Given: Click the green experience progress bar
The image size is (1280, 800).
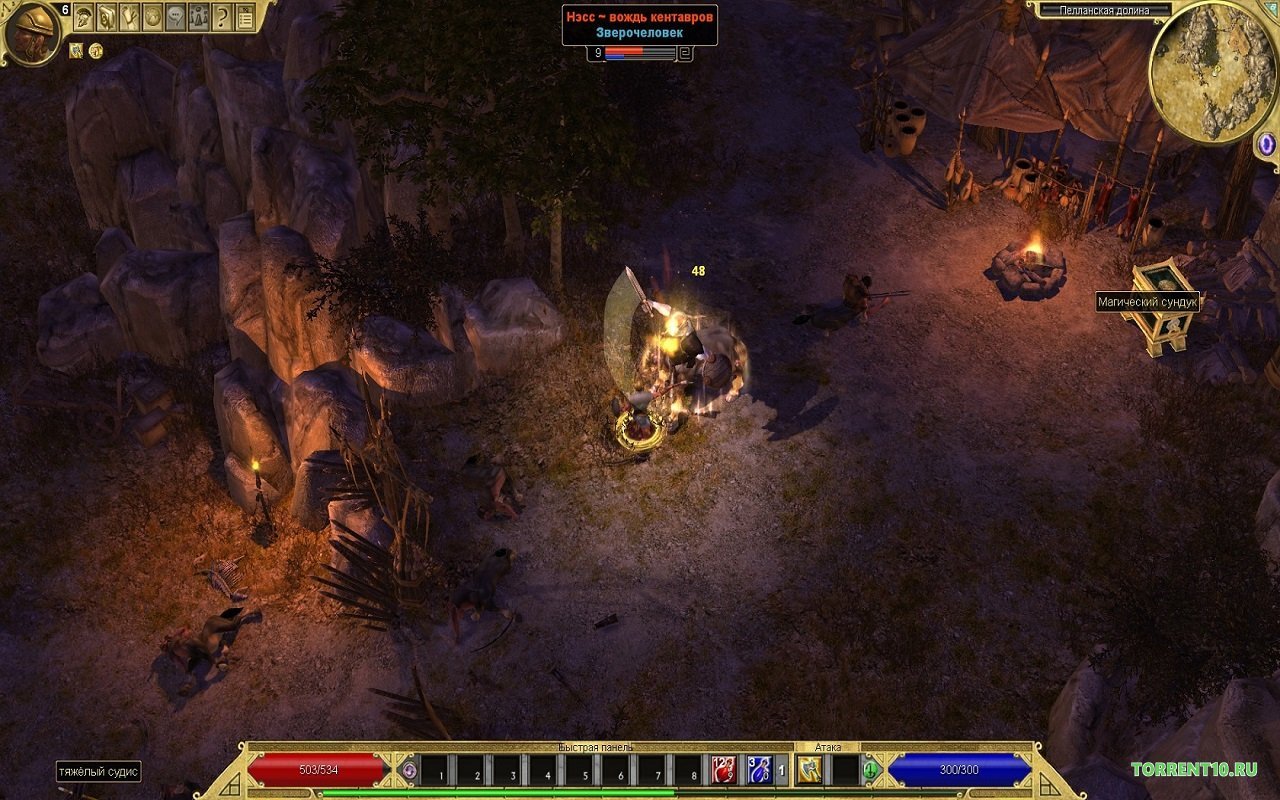Looking at the screenshot, I should (500, 792).
